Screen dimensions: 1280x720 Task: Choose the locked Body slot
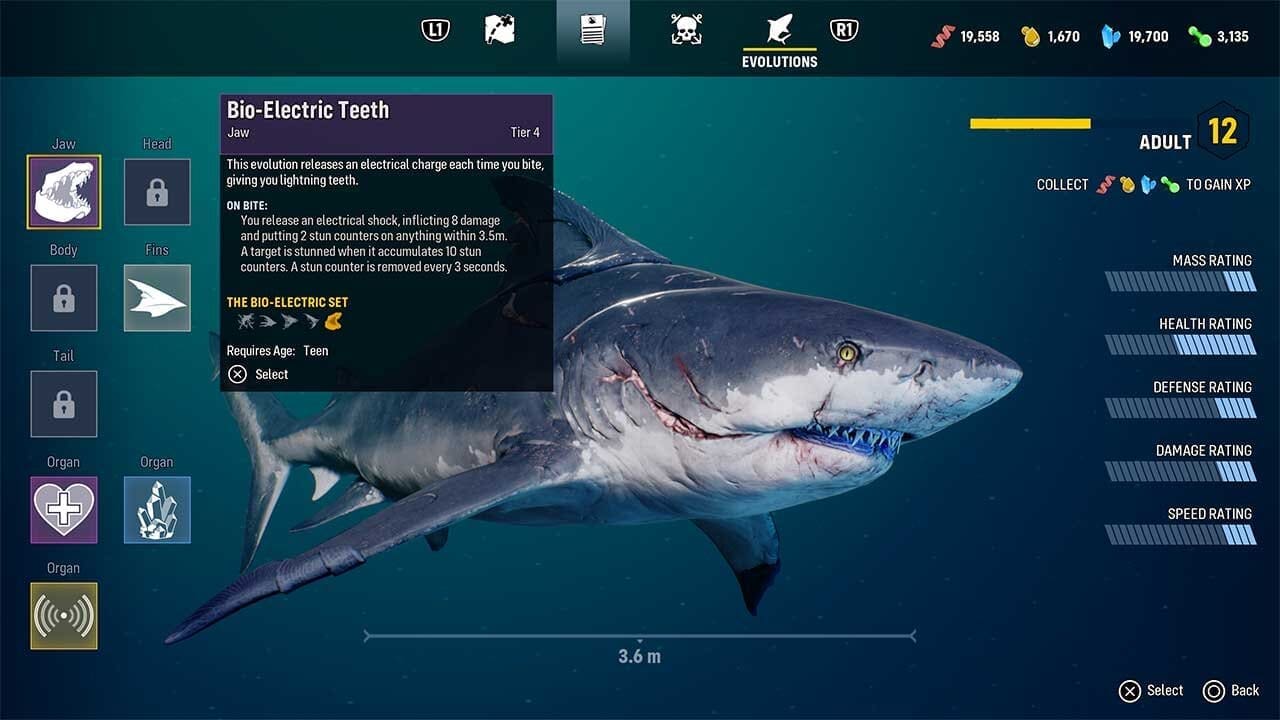[x=64, y=298]
